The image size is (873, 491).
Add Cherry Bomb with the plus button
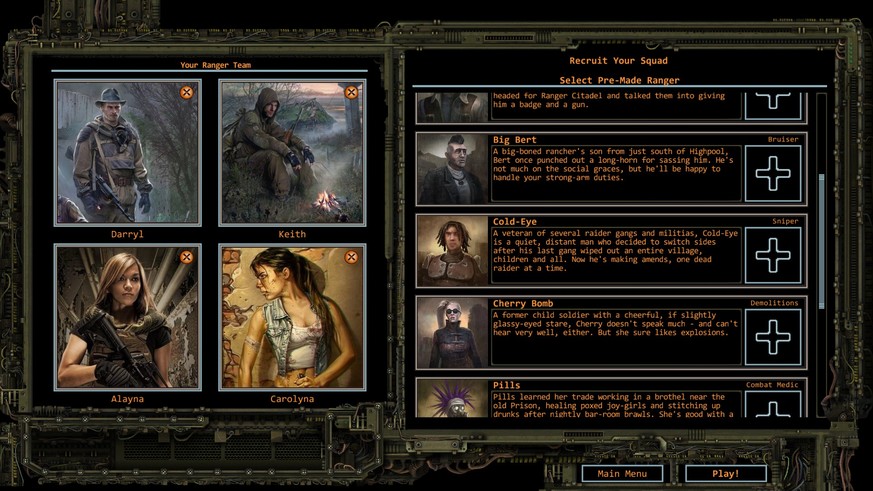(x=772, y=337)
